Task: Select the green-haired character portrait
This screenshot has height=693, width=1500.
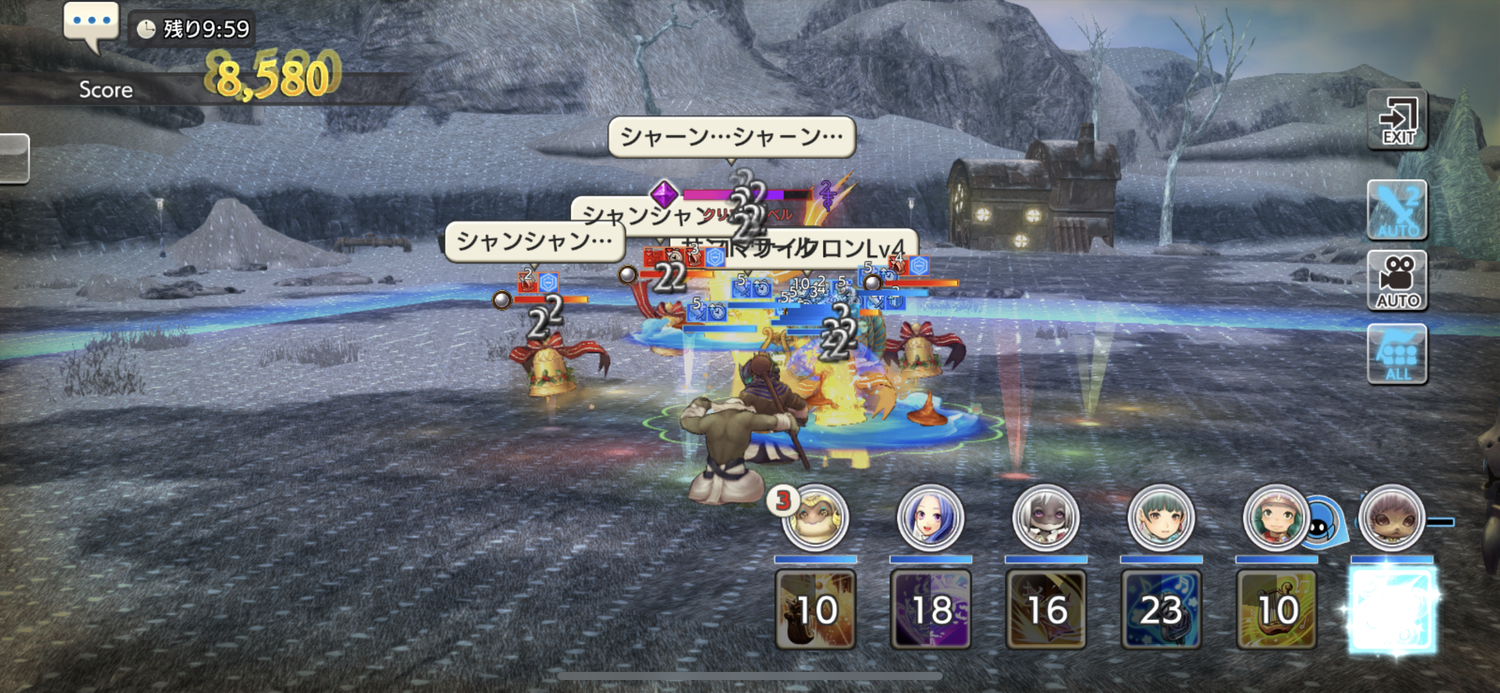Action: 1160,518
